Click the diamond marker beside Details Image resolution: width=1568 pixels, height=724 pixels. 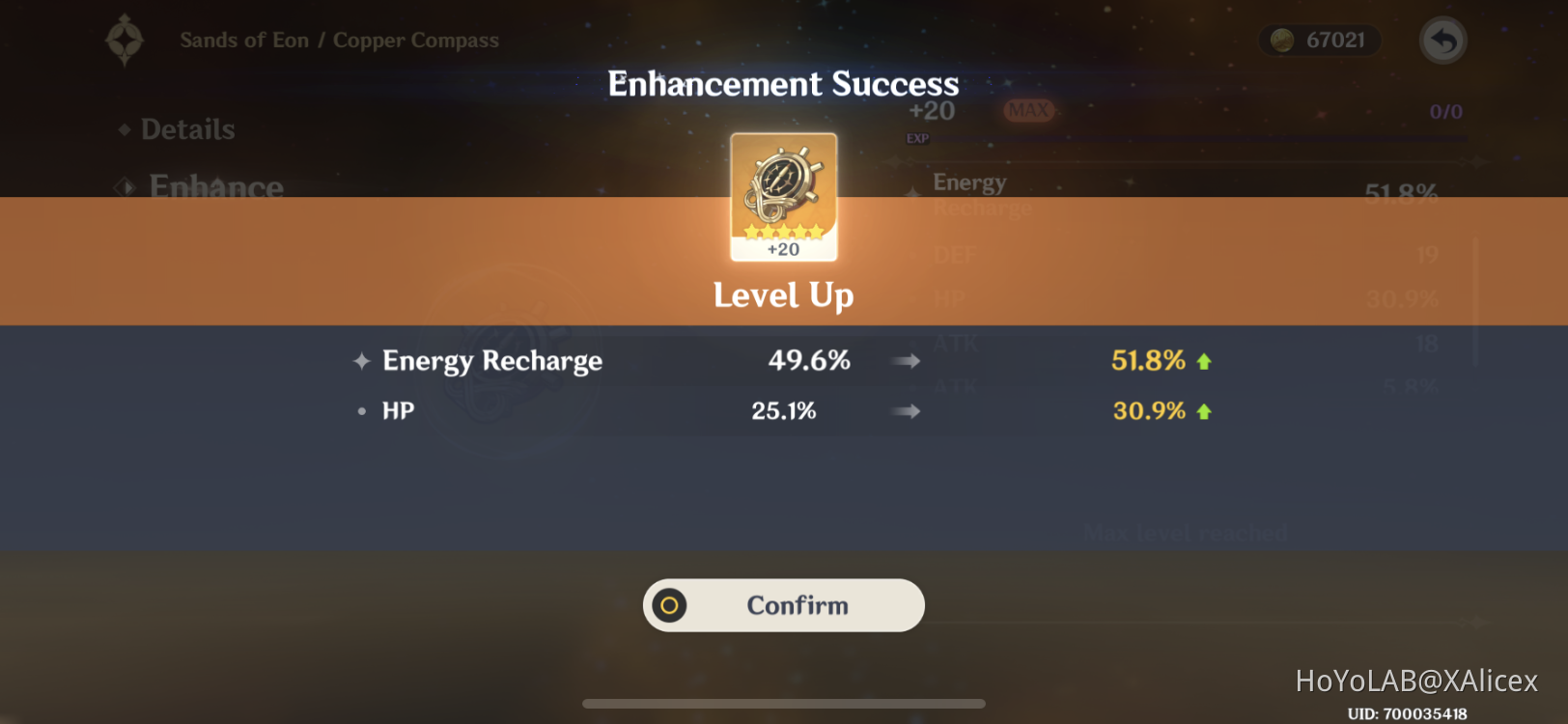pyautogui.click(x=124, y=128)
